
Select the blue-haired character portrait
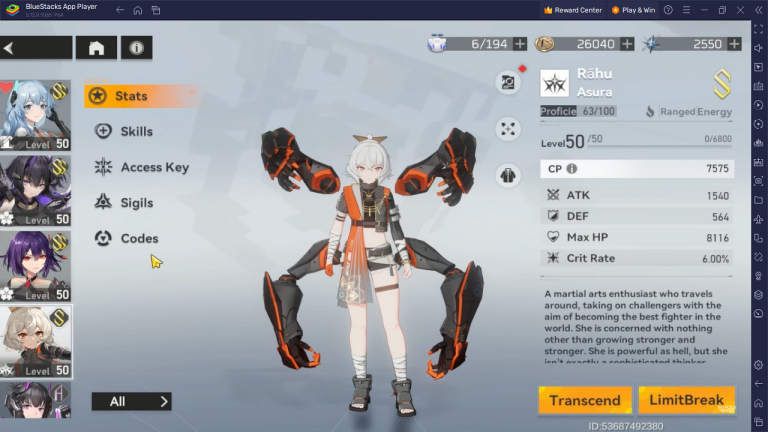pyautogui.click(x=35, y=114)
